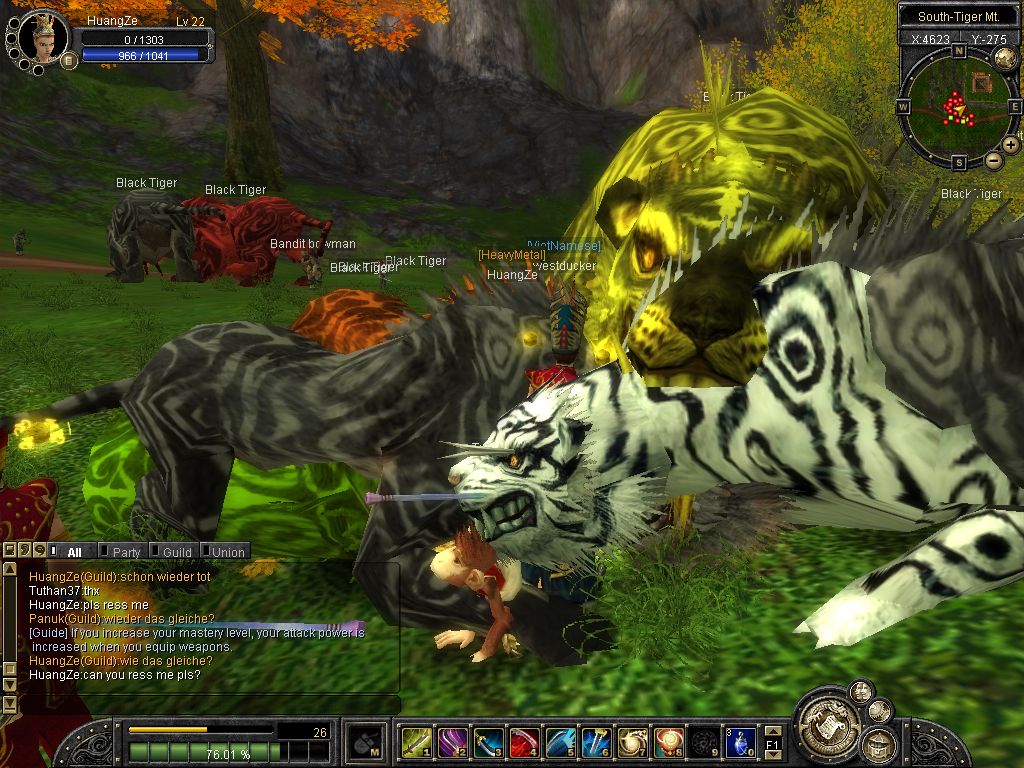The height and width of the screenshot is (768, 1024).
Task: Switch to the Party chat tab
Action: (126, 552)
